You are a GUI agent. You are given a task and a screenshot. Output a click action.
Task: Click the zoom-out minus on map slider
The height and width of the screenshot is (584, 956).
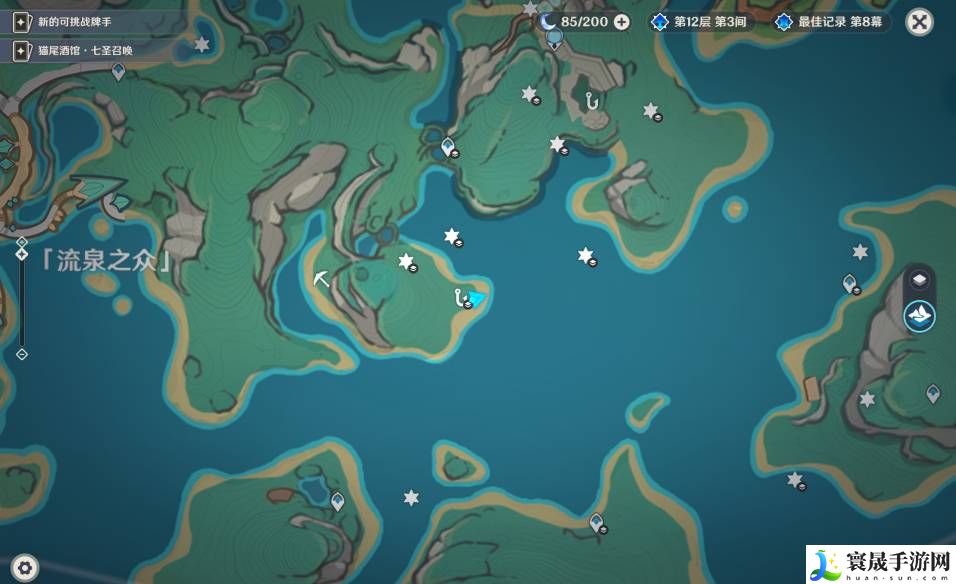[x=21, y=353]
